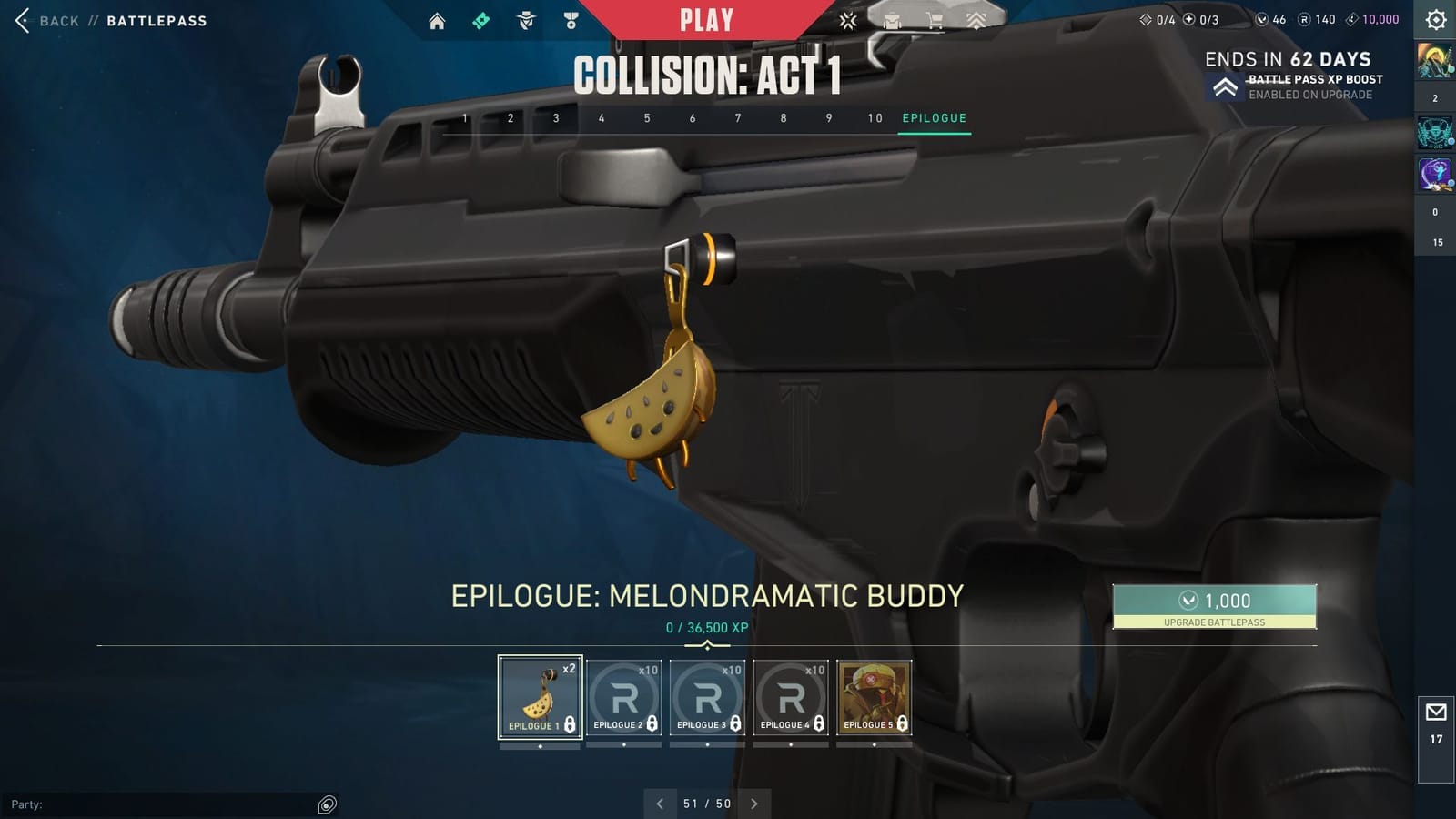Click Upgrade Battlepass for 1,000

[x=1215, y=608]
